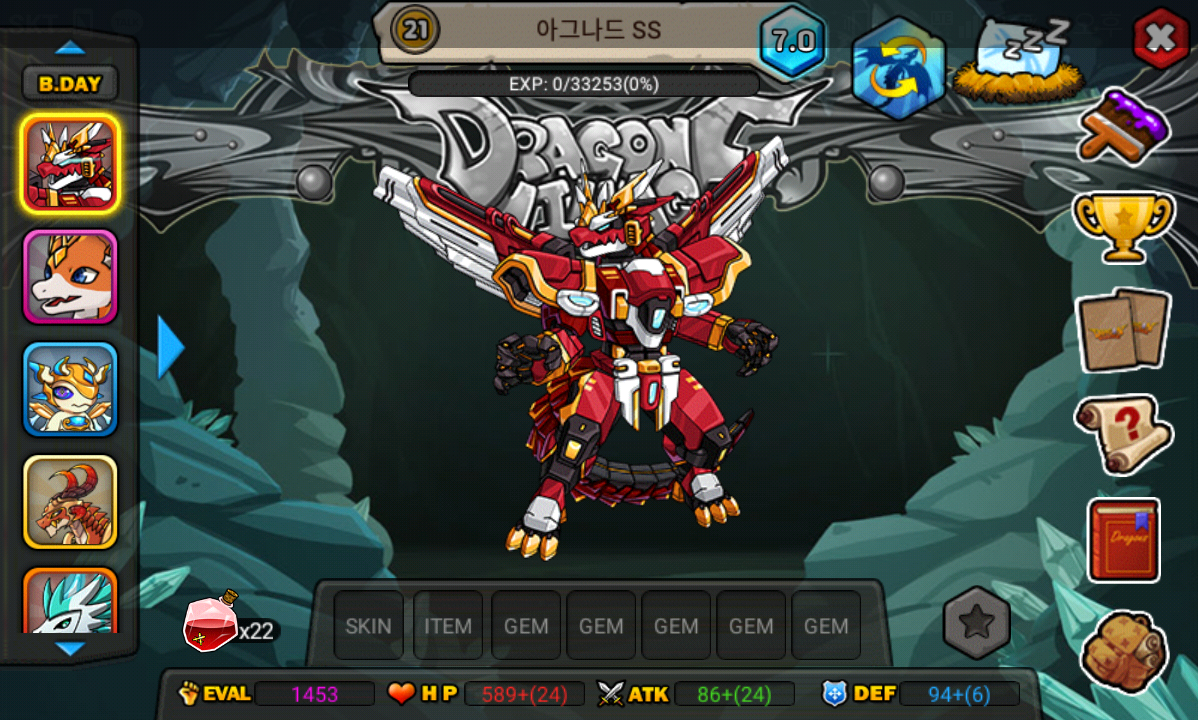This screenshot has width=1198, height=720.
Task: Open the cards icon
Action: click(1123, 329)
